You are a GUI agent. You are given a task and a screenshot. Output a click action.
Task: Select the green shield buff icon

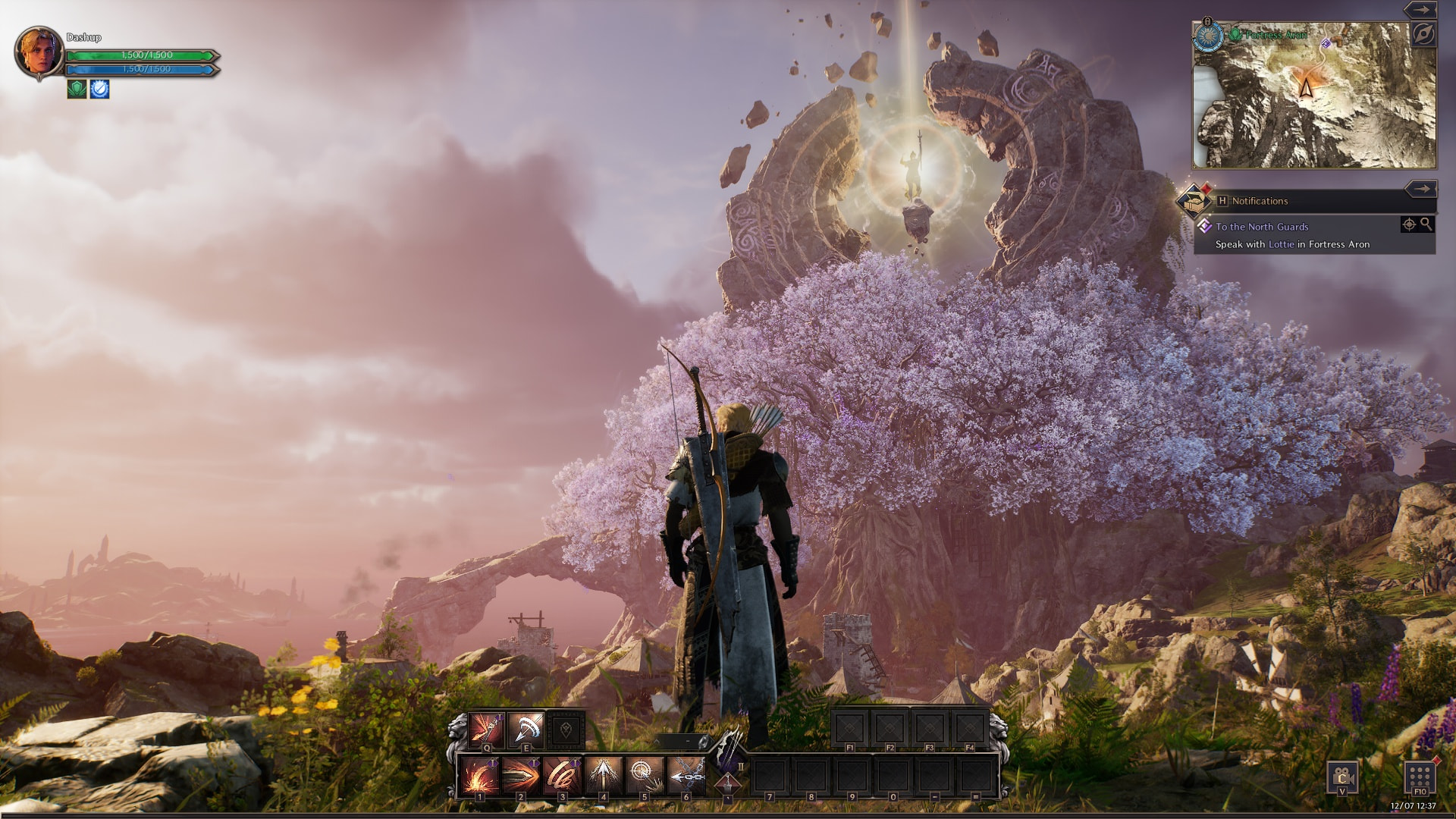(77, 89)
